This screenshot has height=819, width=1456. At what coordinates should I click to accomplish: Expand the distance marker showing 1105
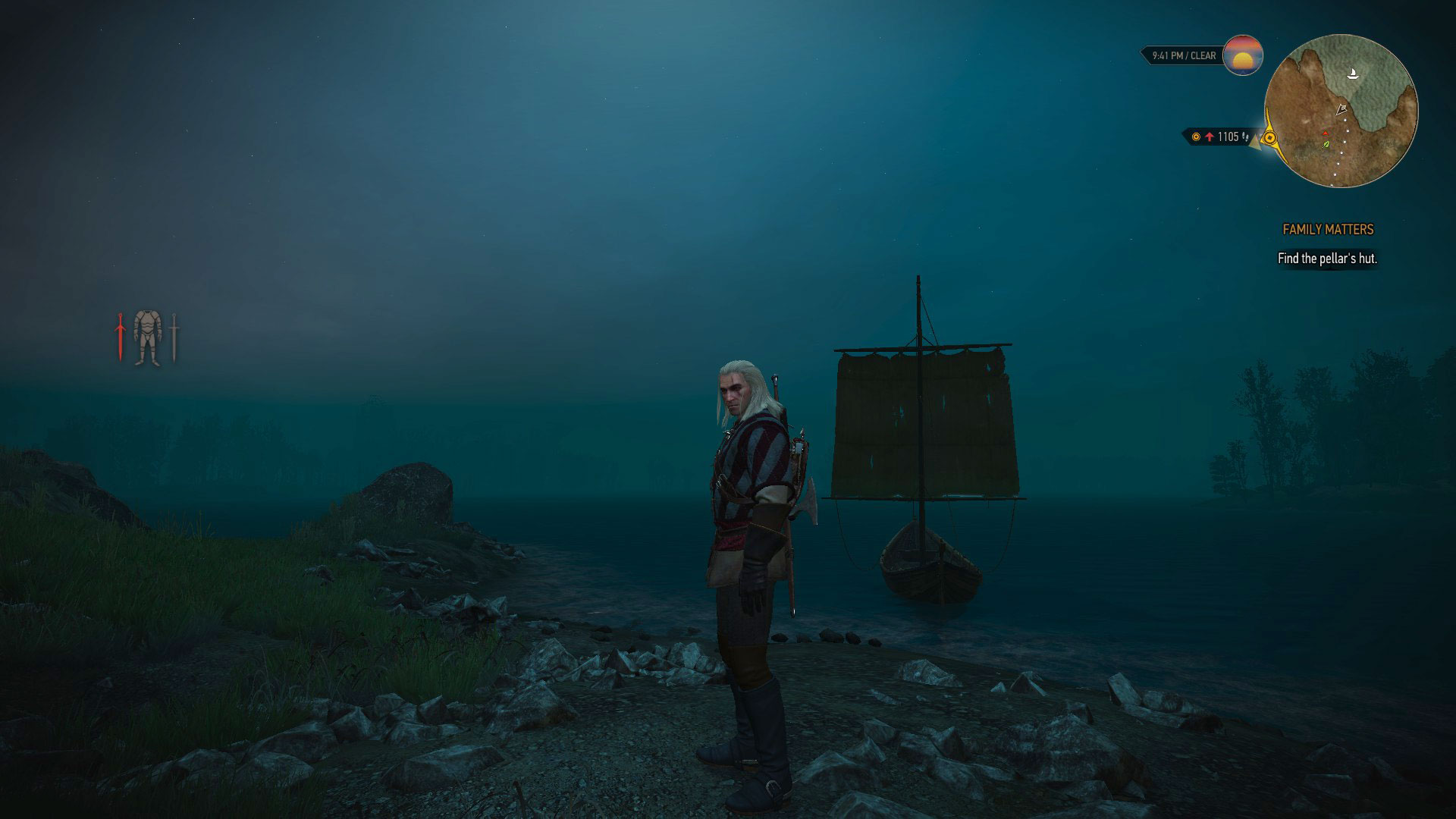click(x=1227, y=136)
